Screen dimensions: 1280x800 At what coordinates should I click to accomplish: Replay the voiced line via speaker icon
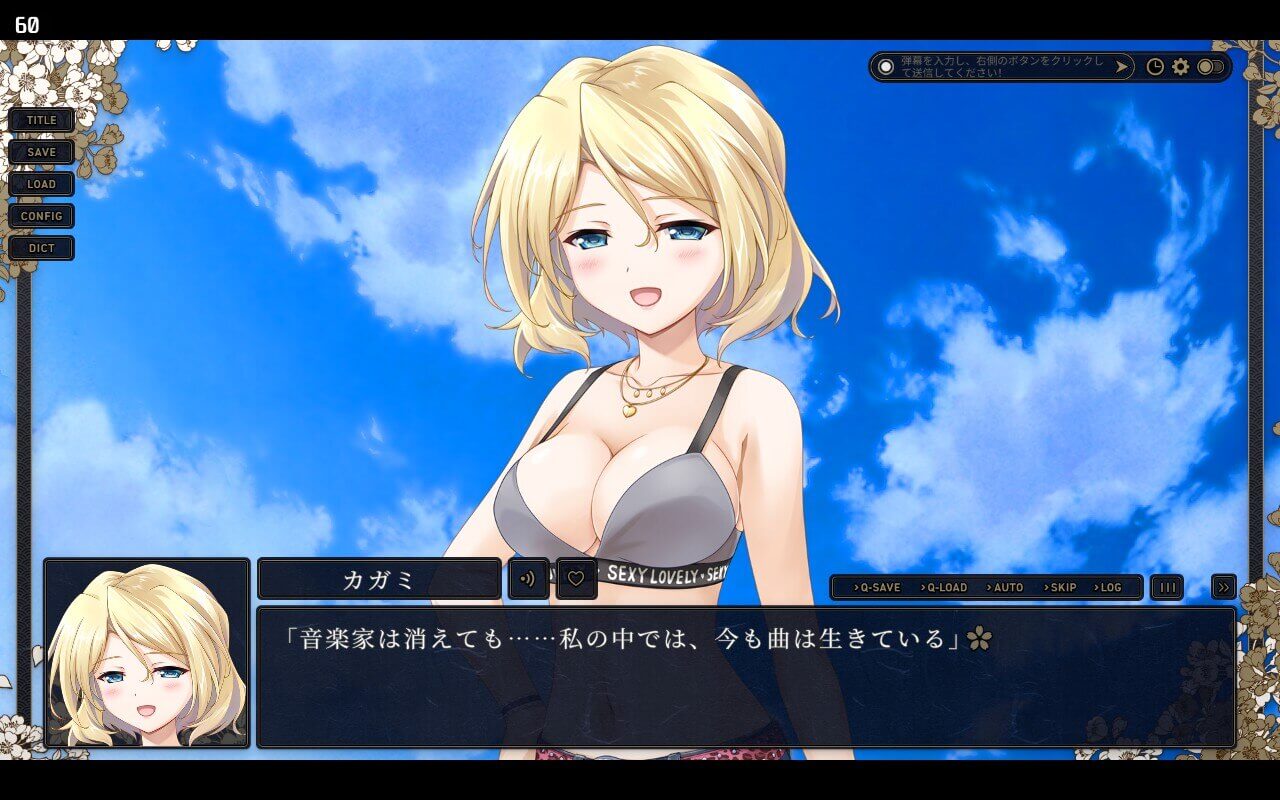[527, 578]
